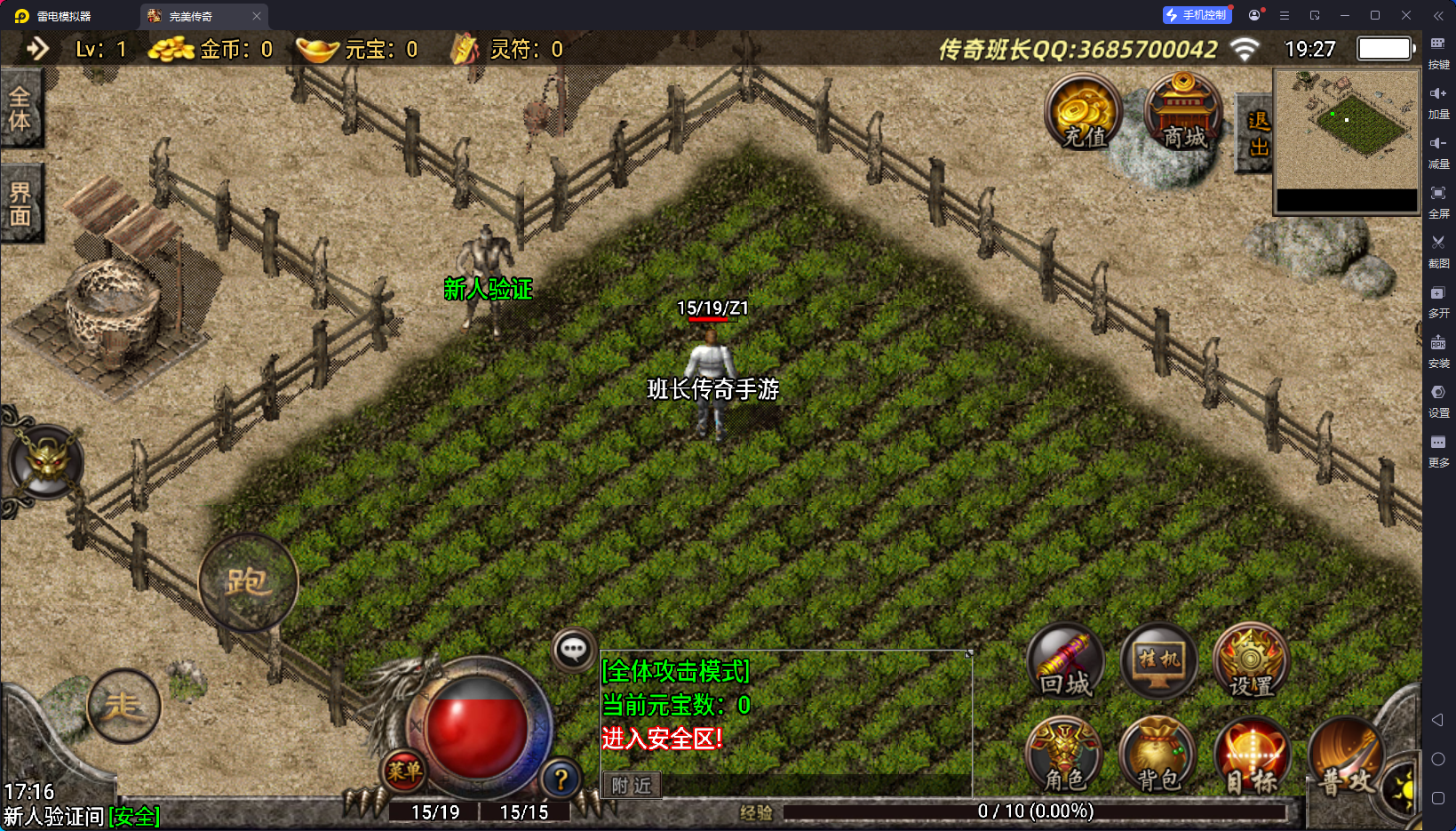Open the 角色 character sheet
This screenshot has width=1456, height=831.
point(1064,756)
